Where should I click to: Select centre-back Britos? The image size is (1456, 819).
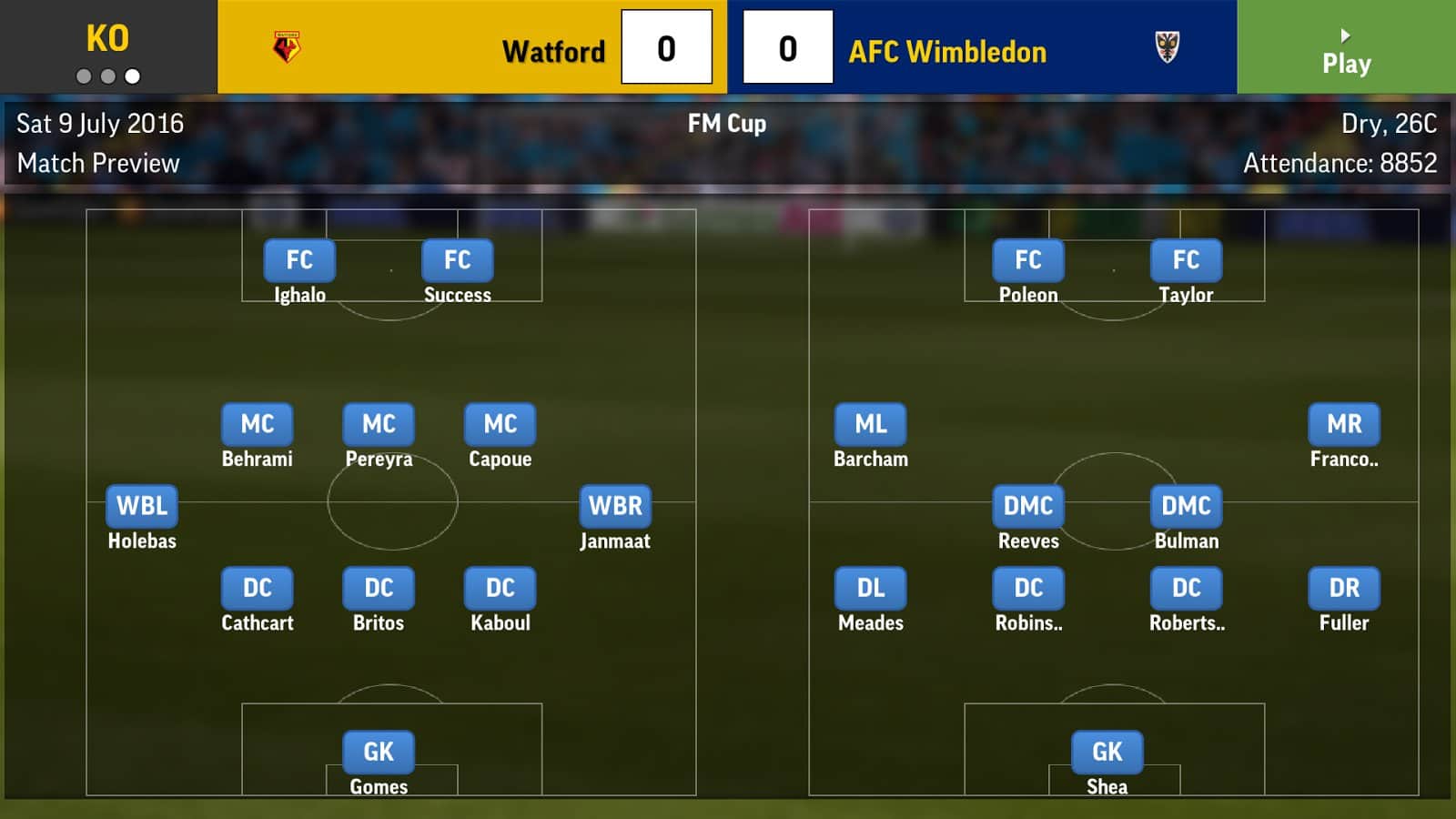pyautogui.click(x=379, y=588)
